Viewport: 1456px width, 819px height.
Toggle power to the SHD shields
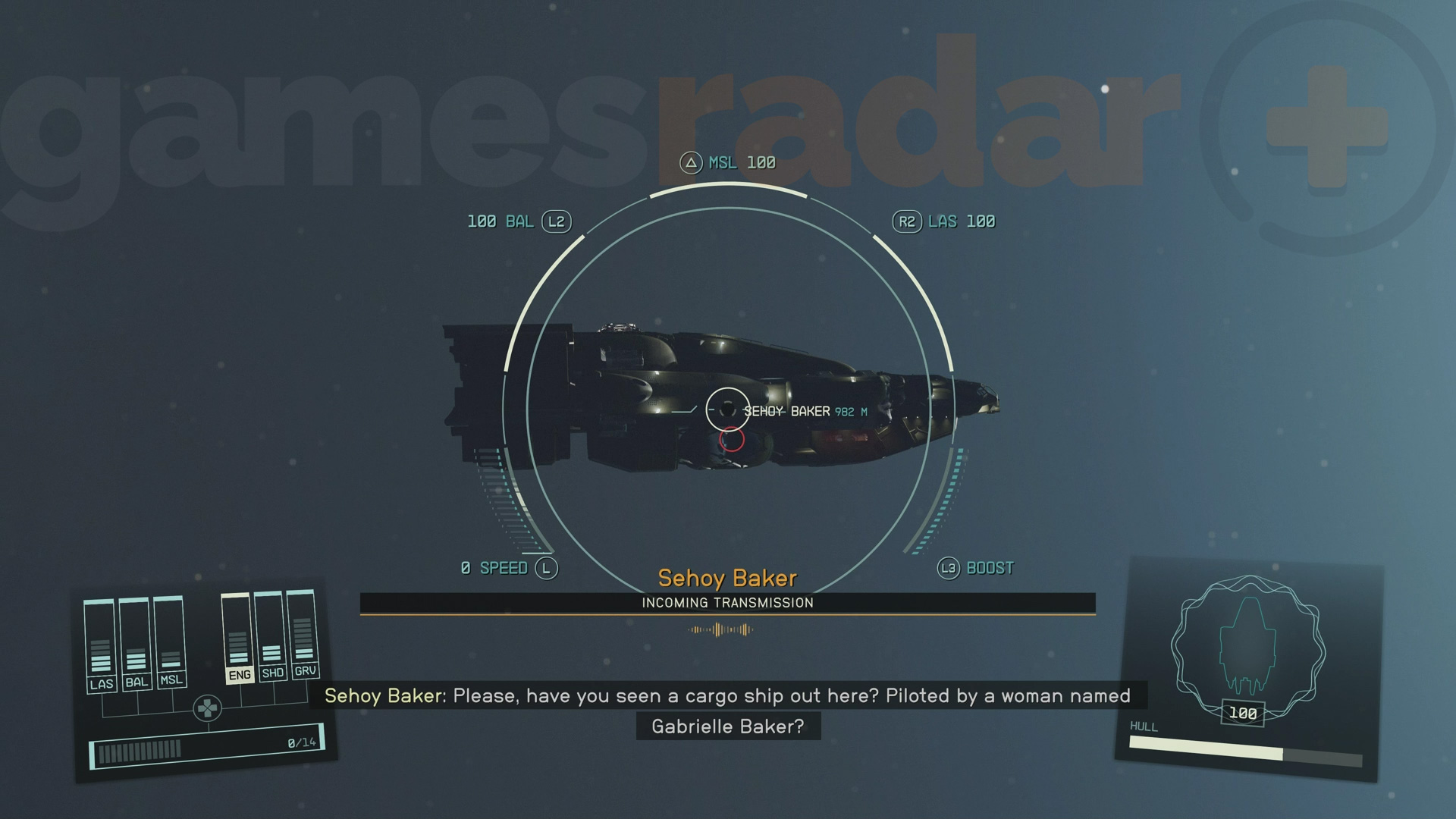[x=271, y=673]
